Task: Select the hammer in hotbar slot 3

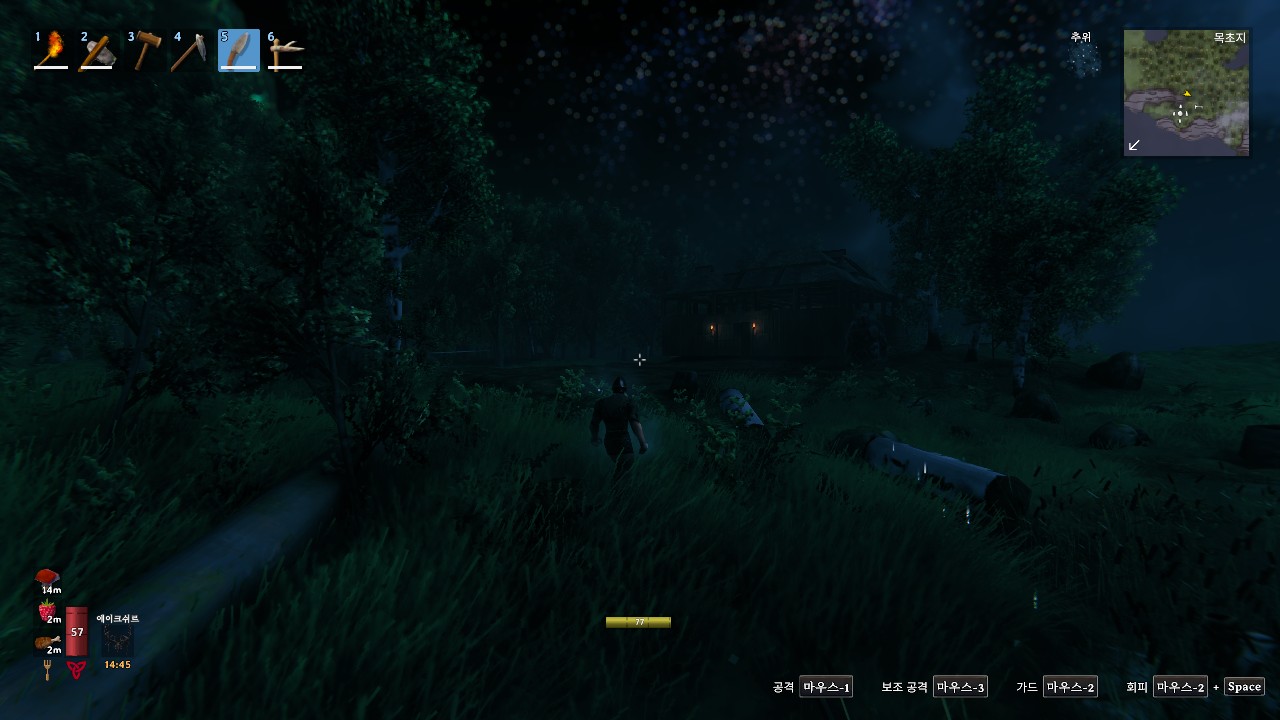Action: click(145, 48)
